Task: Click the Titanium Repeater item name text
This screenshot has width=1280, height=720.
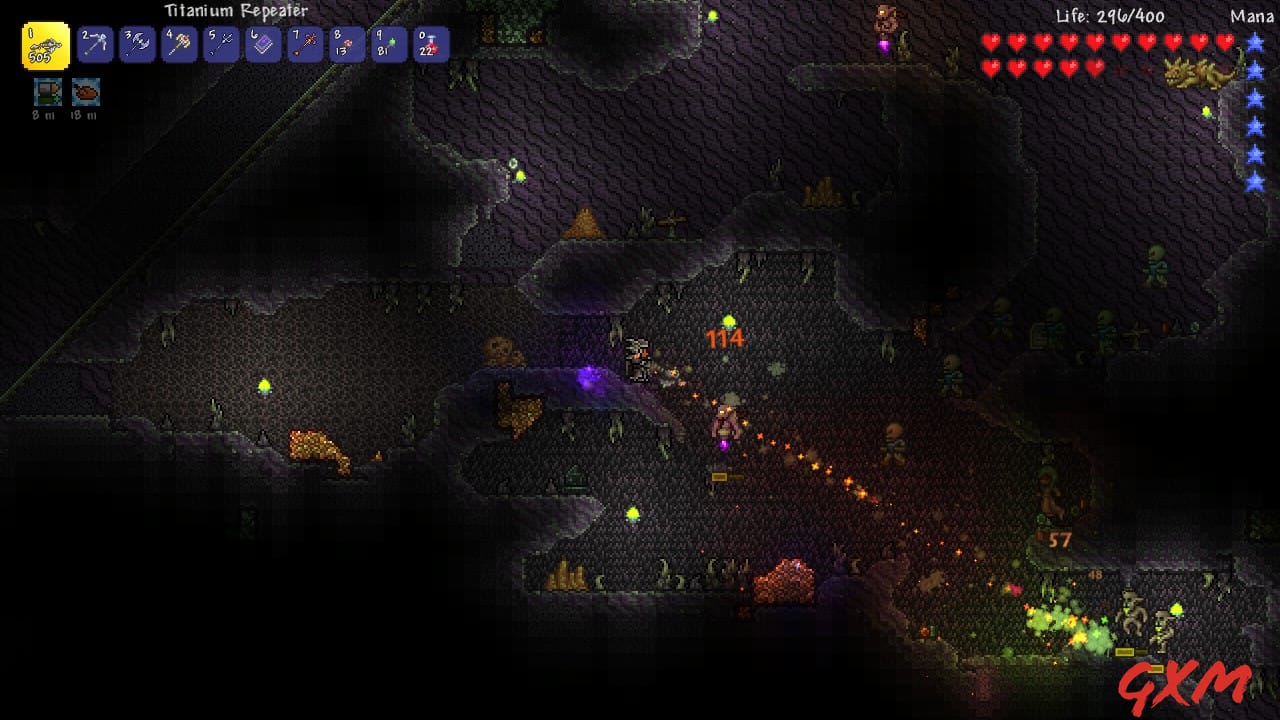Action: coord(235,8)
